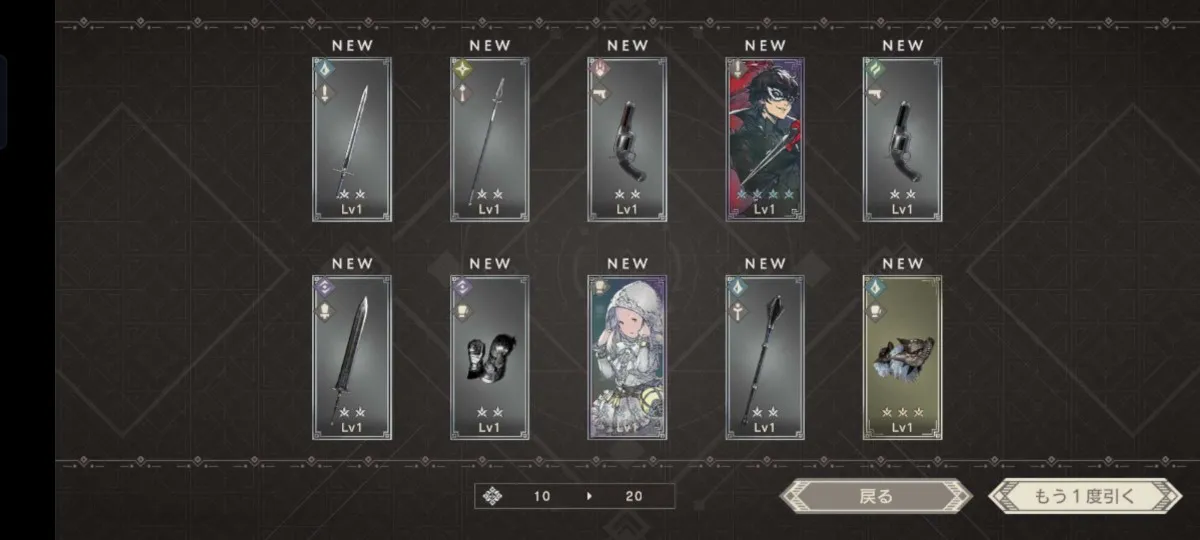
Task: Inspect the revolver card with red fire icon
Action: point(627,140)
